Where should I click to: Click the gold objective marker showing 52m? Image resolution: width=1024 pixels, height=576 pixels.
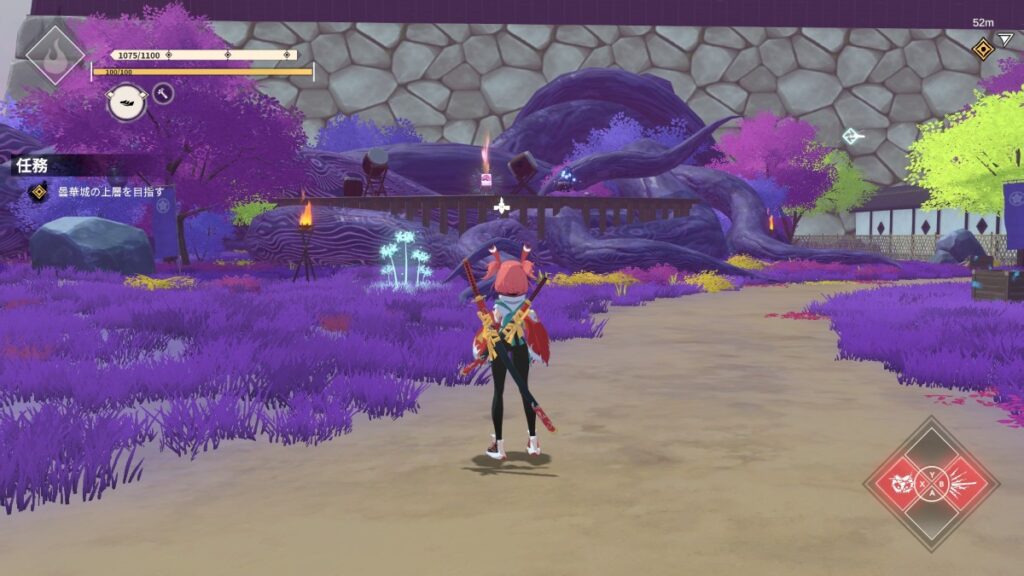click(983, 47)
